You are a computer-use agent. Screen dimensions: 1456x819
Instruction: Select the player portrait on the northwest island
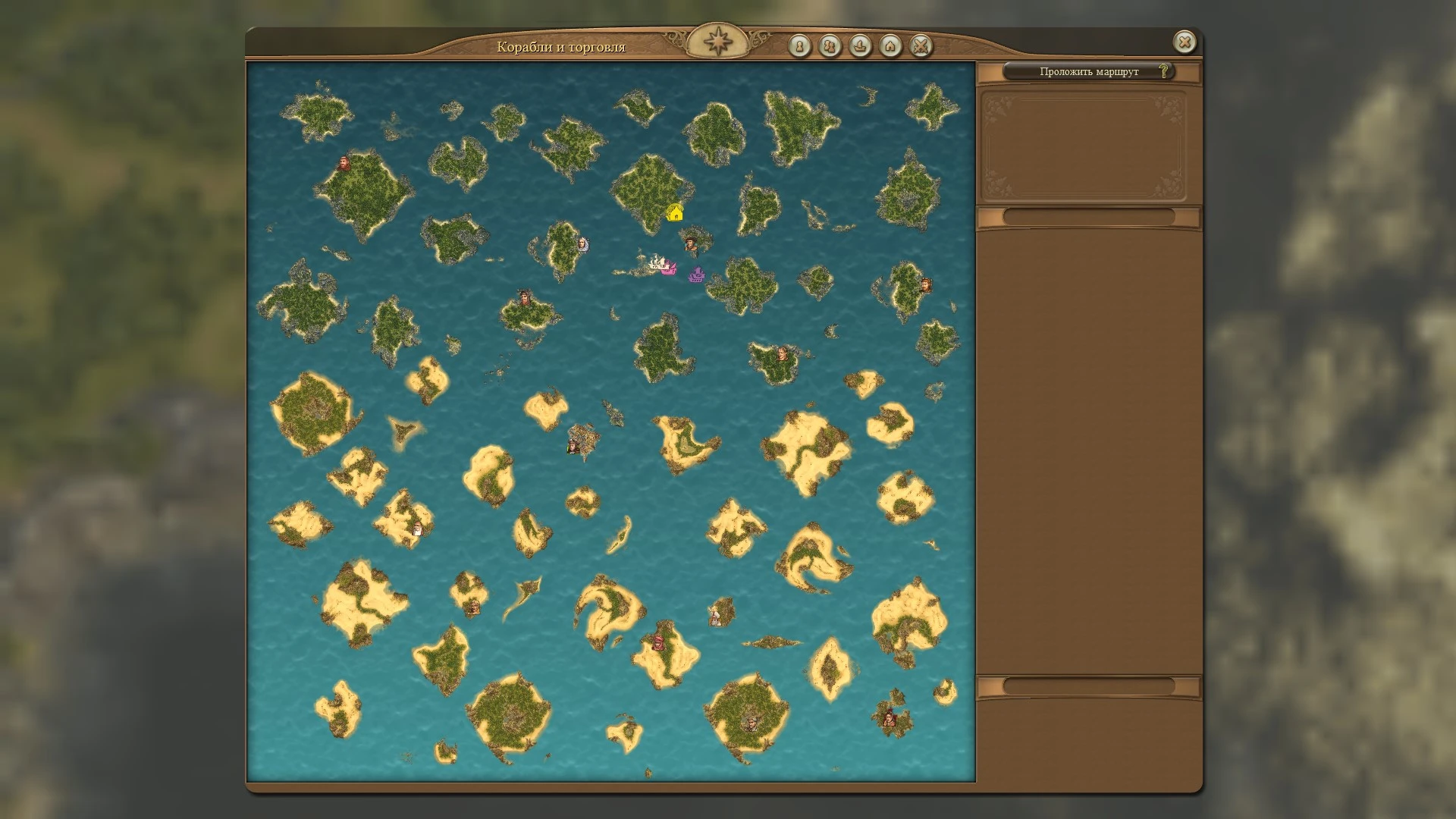point(346,161)
